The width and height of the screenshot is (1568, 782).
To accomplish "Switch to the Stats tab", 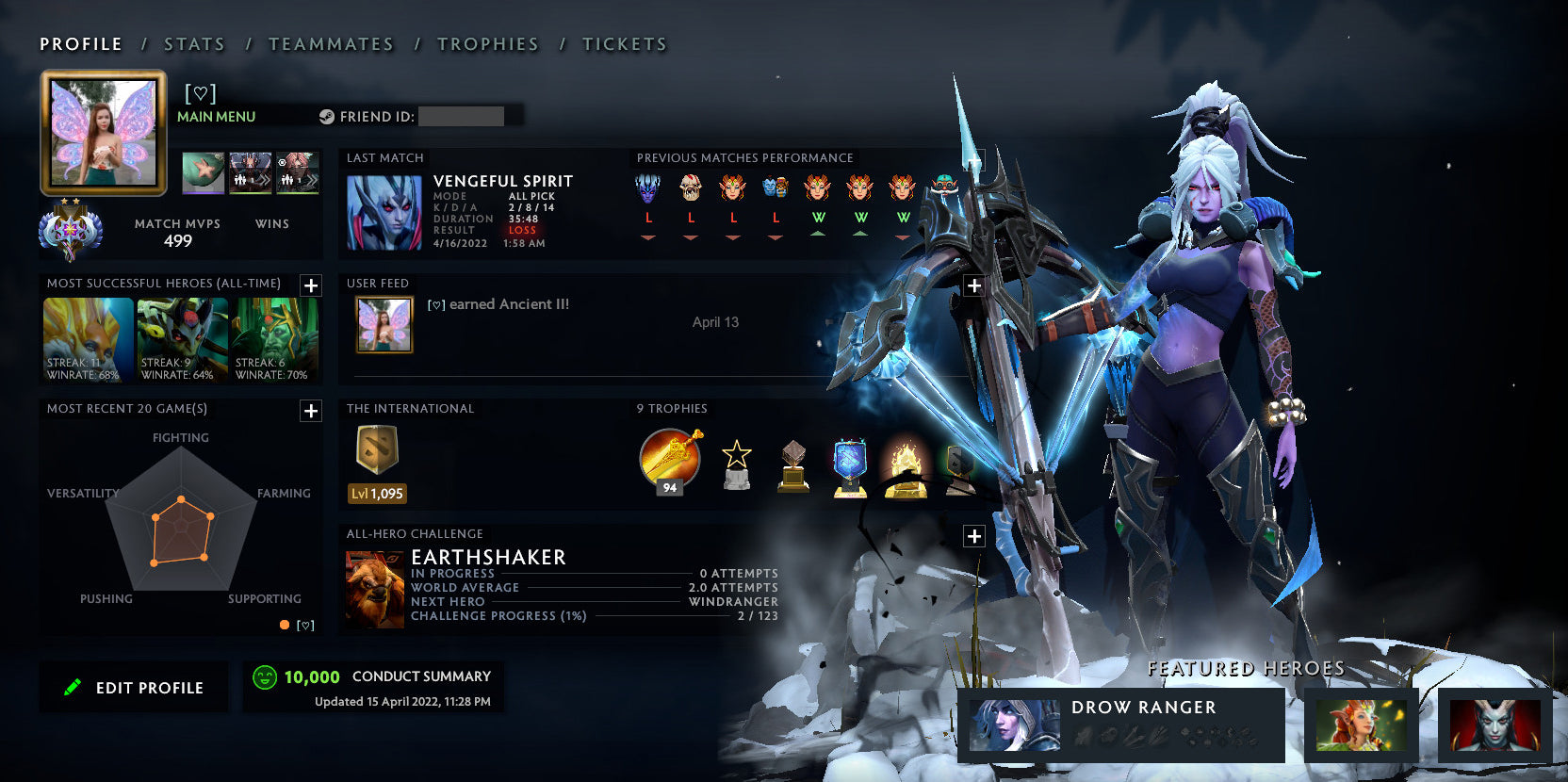I will point(193,43).
